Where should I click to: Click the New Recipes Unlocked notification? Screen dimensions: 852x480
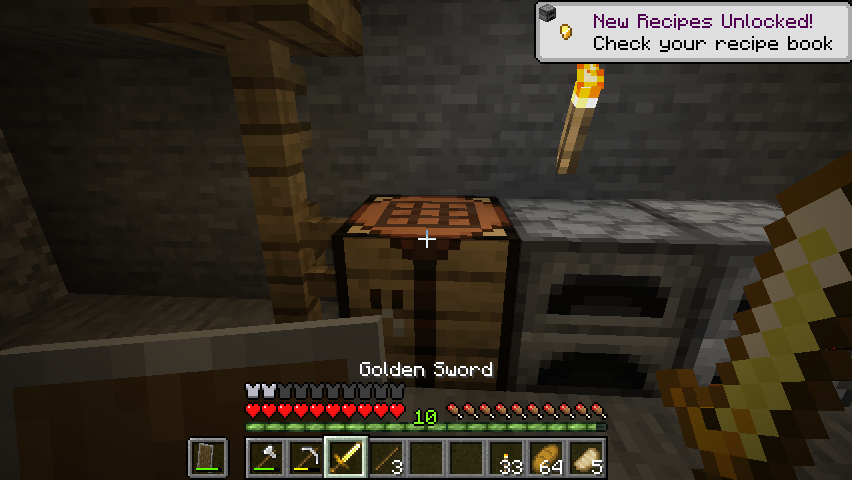click(x=692, y=31)
